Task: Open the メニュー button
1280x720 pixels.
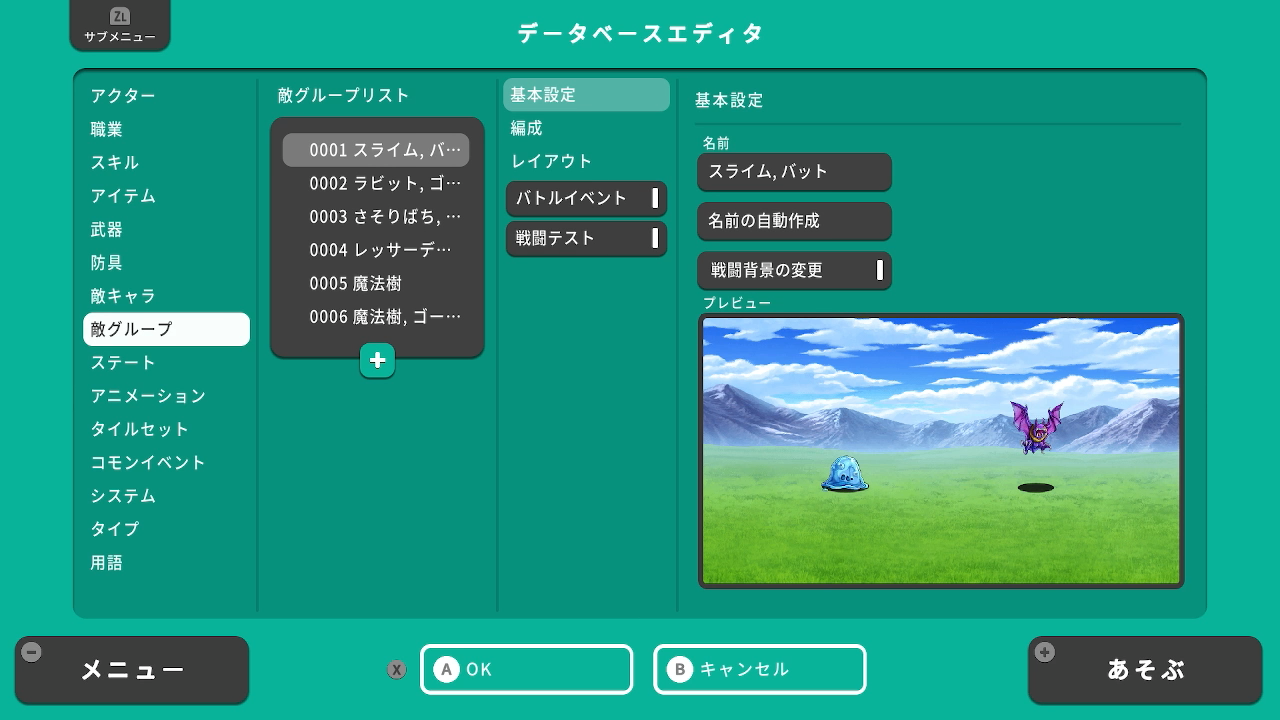Action: coord(132,670)
